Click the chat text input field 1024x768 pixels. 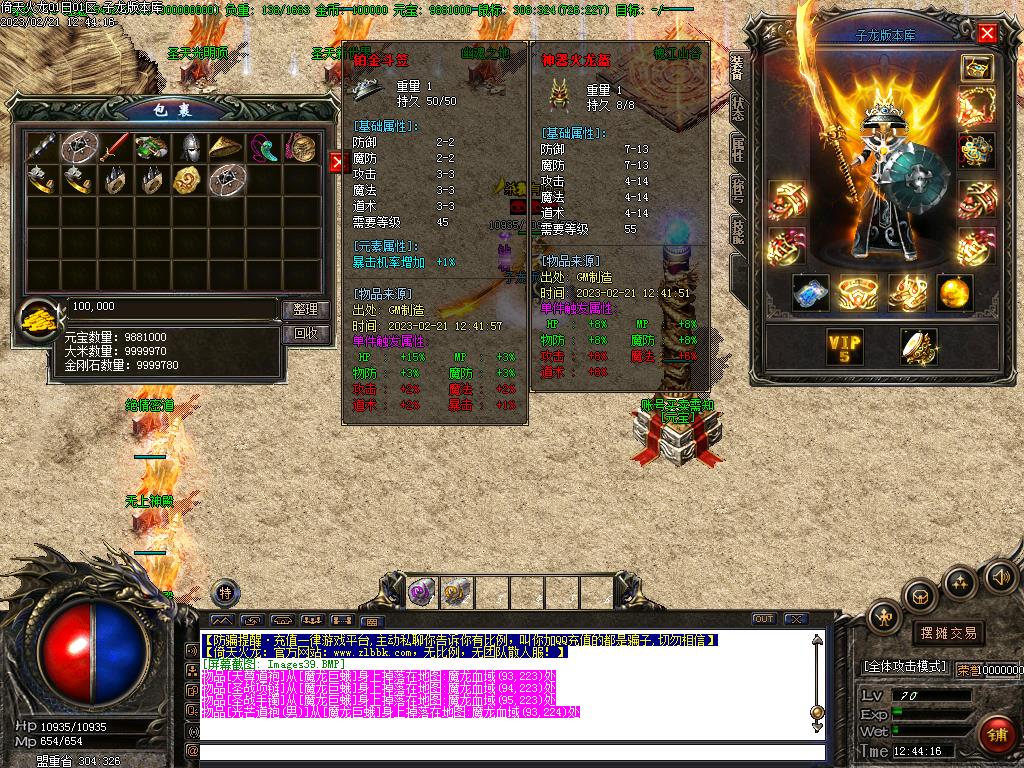tap(510, 751)
